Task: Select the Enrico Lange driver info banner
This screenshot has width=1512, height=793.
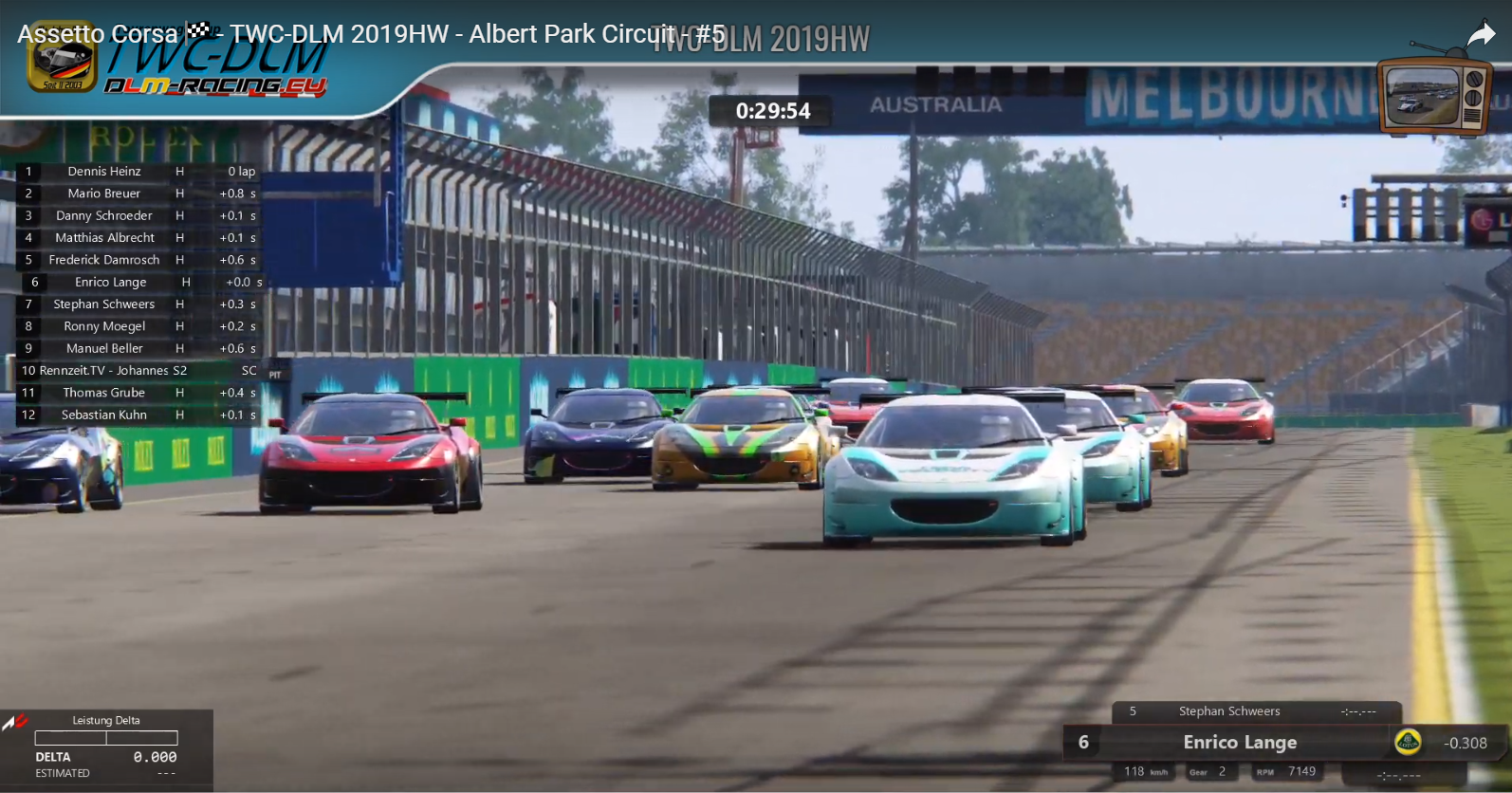Action: point(1239,743)
